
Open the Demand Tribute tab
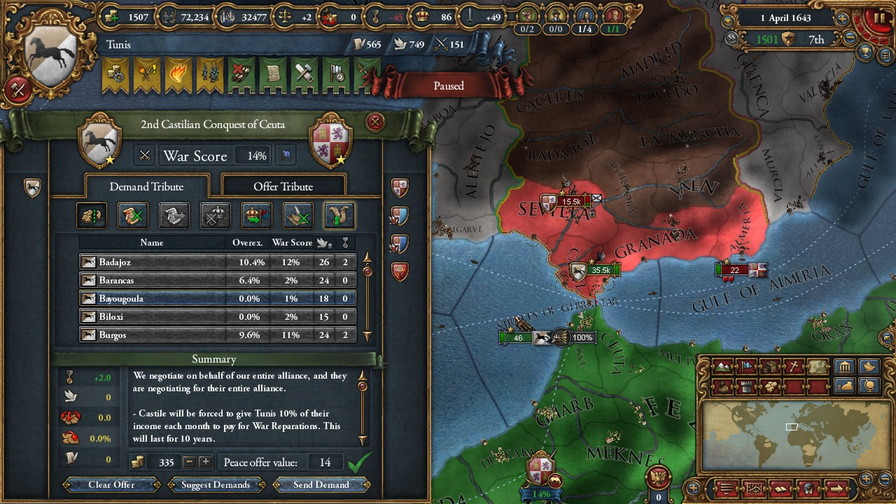click(x=147, y=186)
